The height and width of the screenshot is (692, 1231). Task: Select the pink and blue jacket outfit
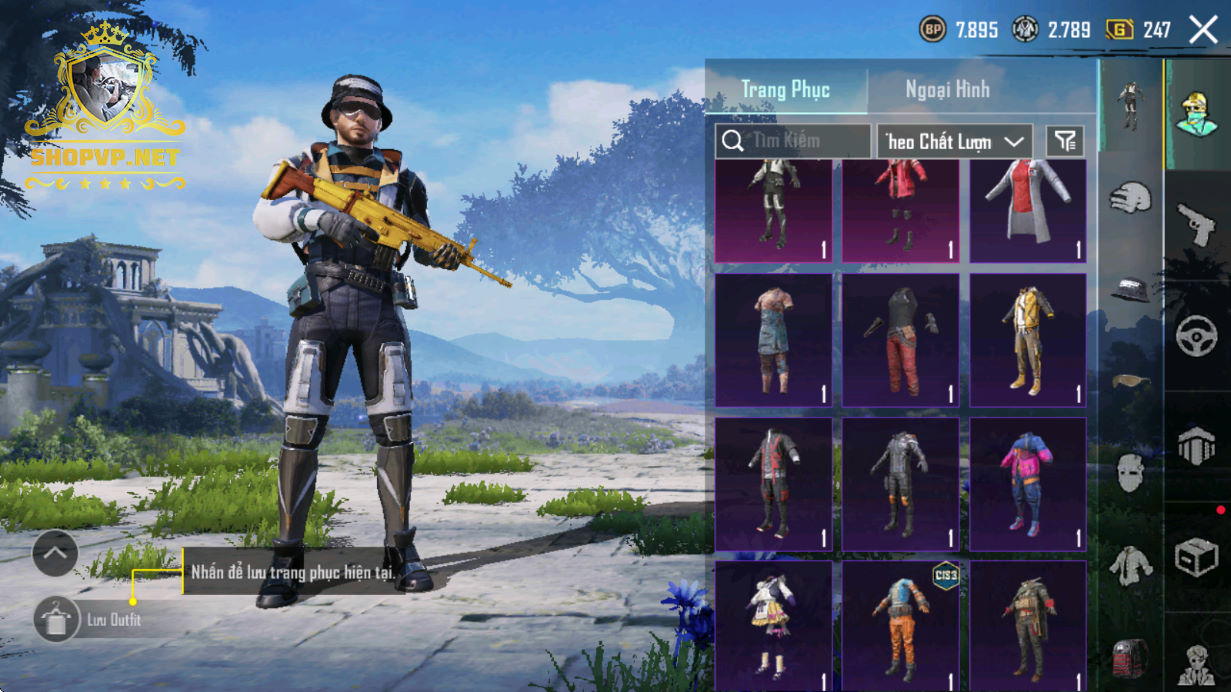1028,484
